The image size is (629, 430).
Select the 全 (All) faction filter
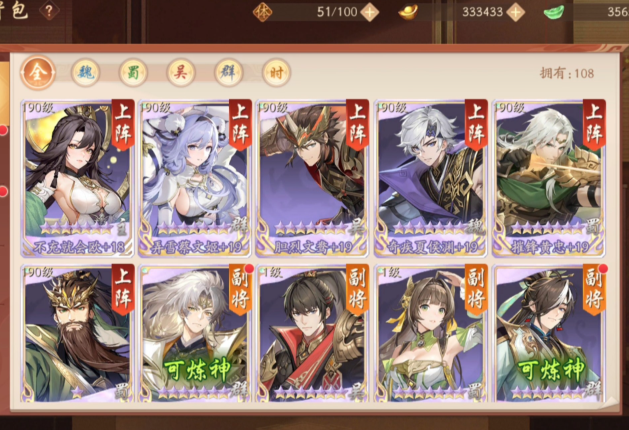[38, 72]
